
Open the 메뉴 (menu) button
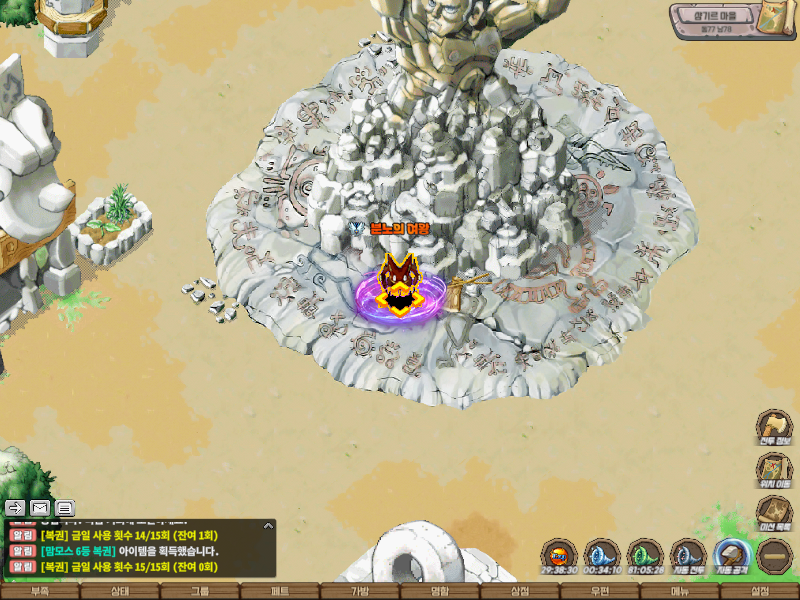[x=680, y=592]
